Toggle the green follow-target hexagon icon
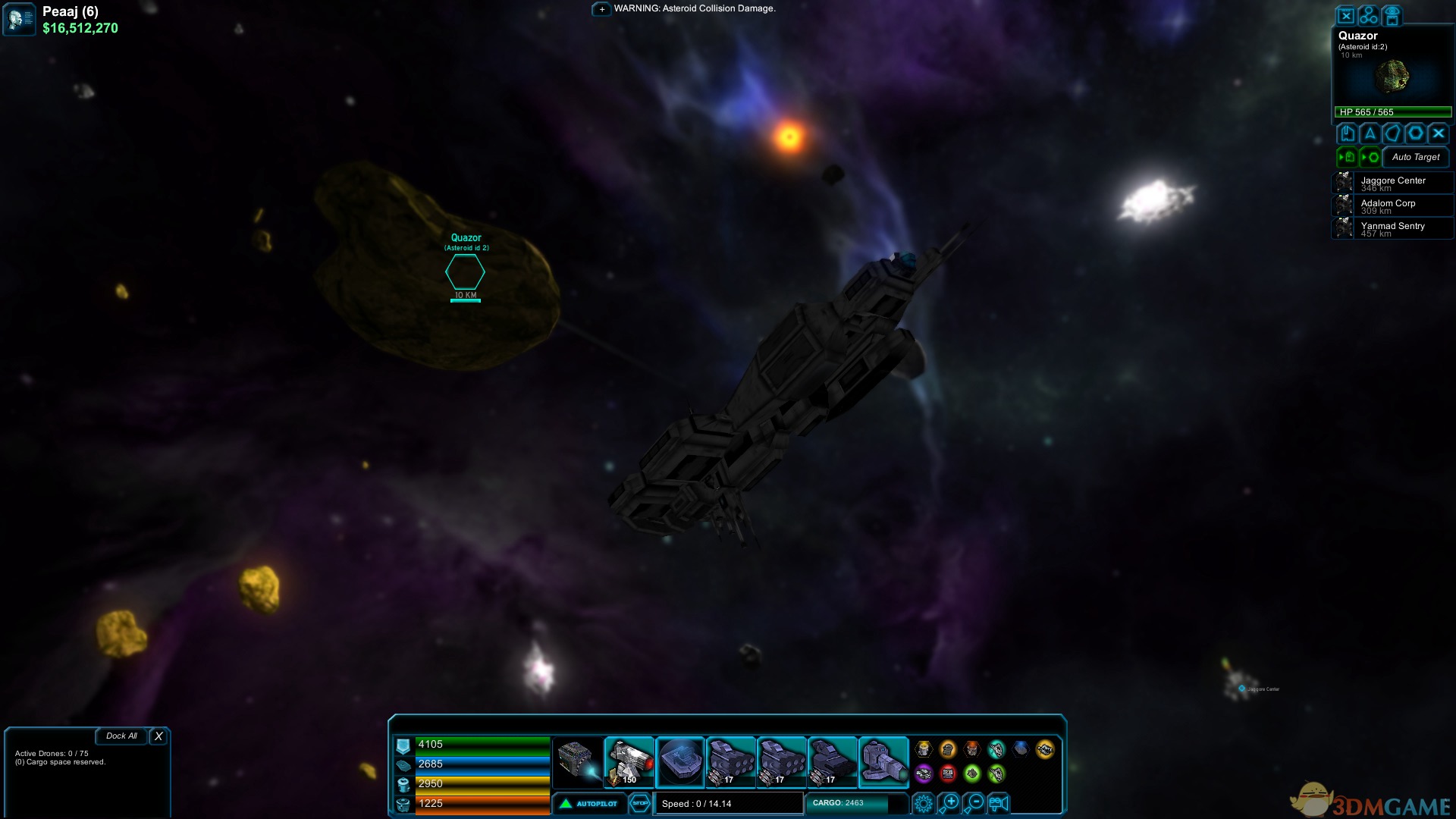The width and height of the screenshot is (1456, 819). pyautogui.click(x=1371, y=157)
